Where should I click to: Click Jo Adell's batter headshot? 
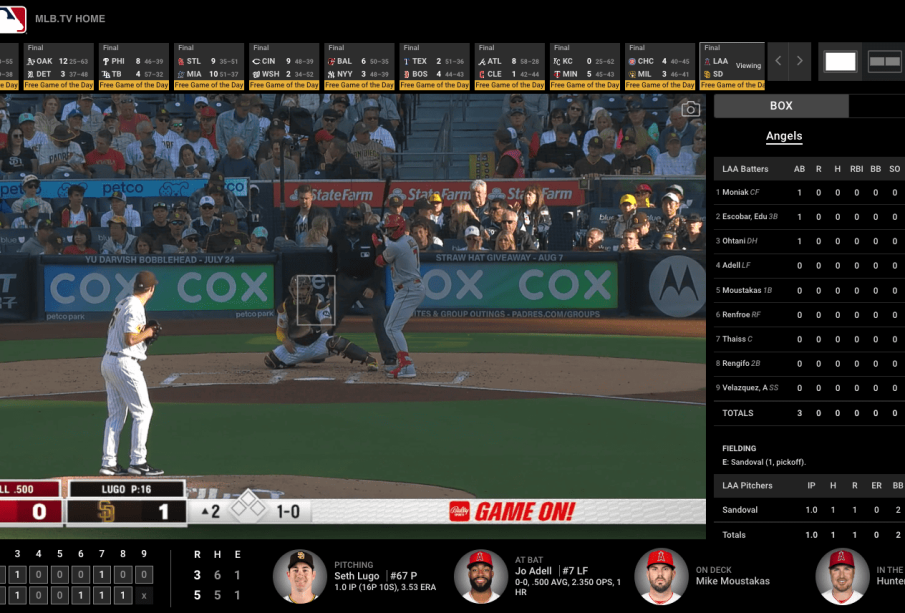coord(480,575)
